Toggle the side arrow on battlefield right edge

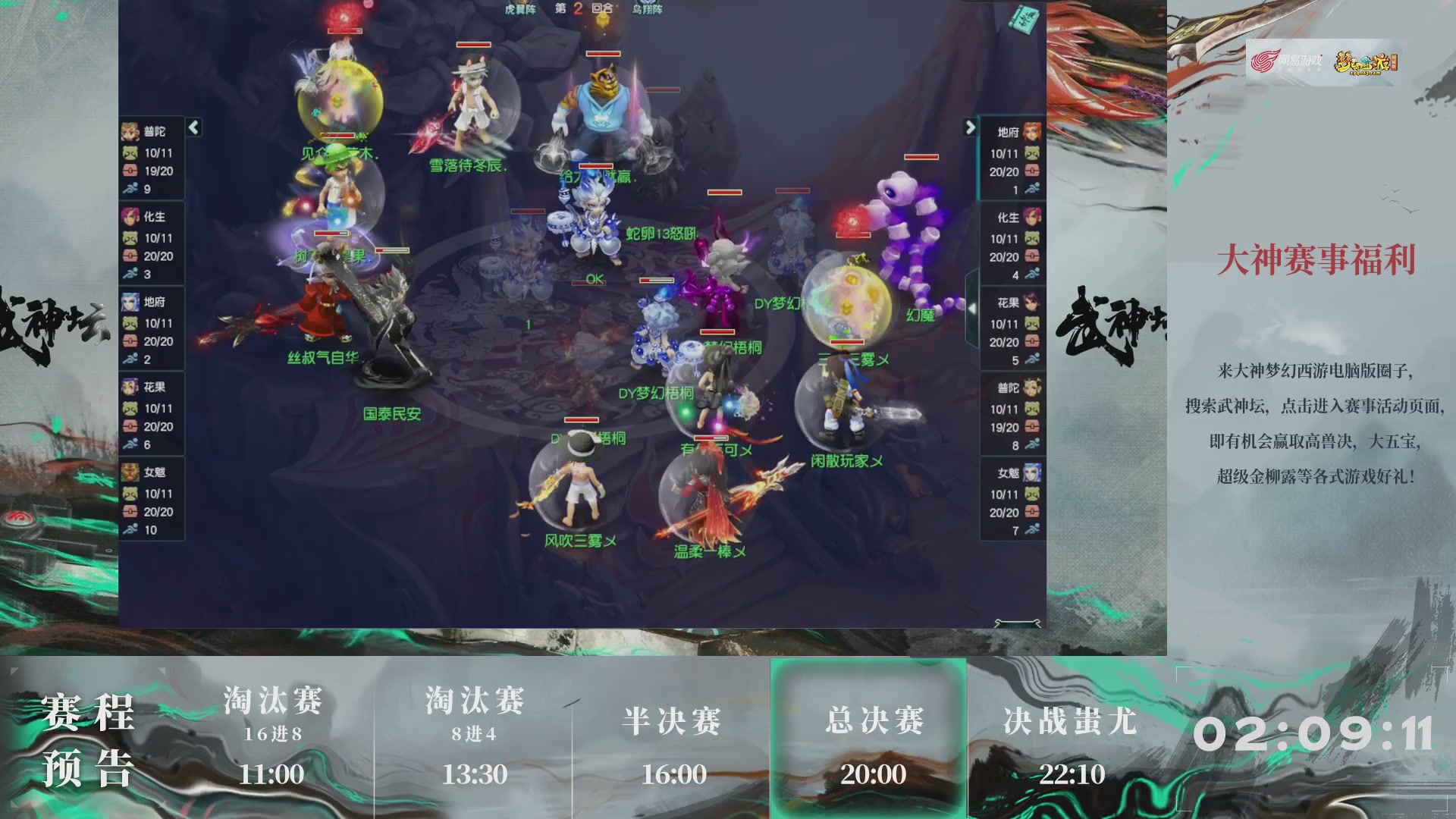tap(973, 307)
